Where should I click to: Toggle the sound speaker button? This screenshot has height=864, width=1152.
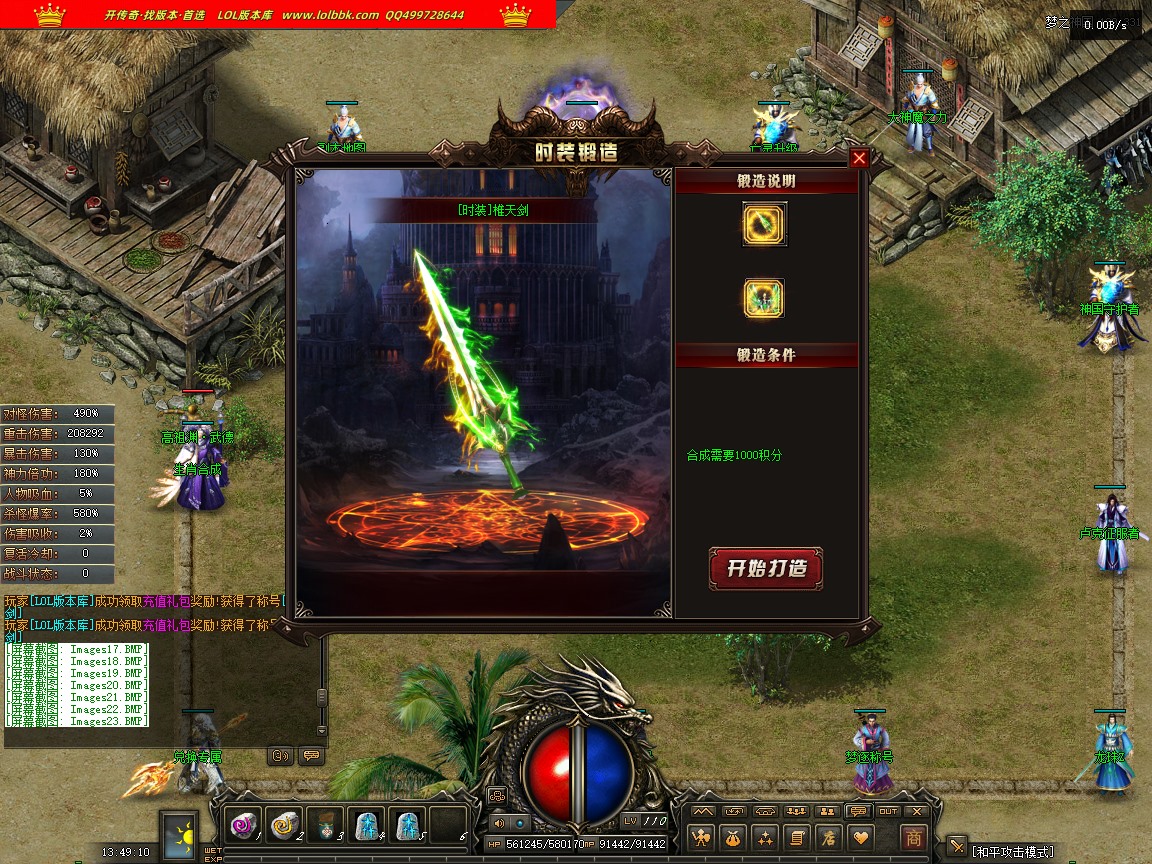(x=500, y=823)
